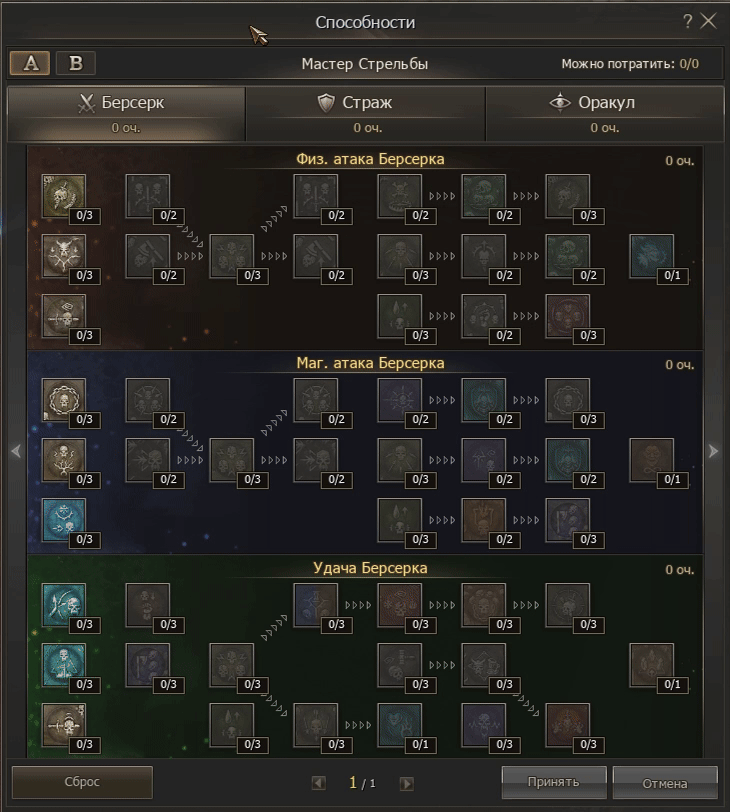
Task: Click the Сброс reset button
Action: pos(82,782)
